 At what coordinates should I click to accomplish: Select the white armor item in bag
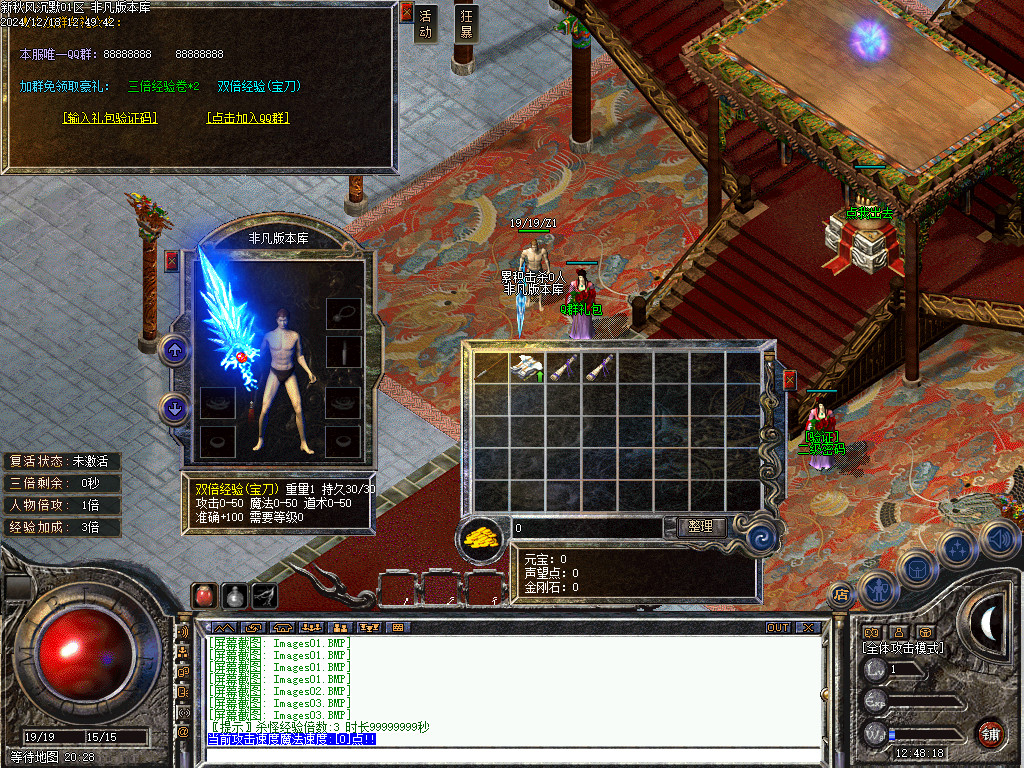pos(527,368)
